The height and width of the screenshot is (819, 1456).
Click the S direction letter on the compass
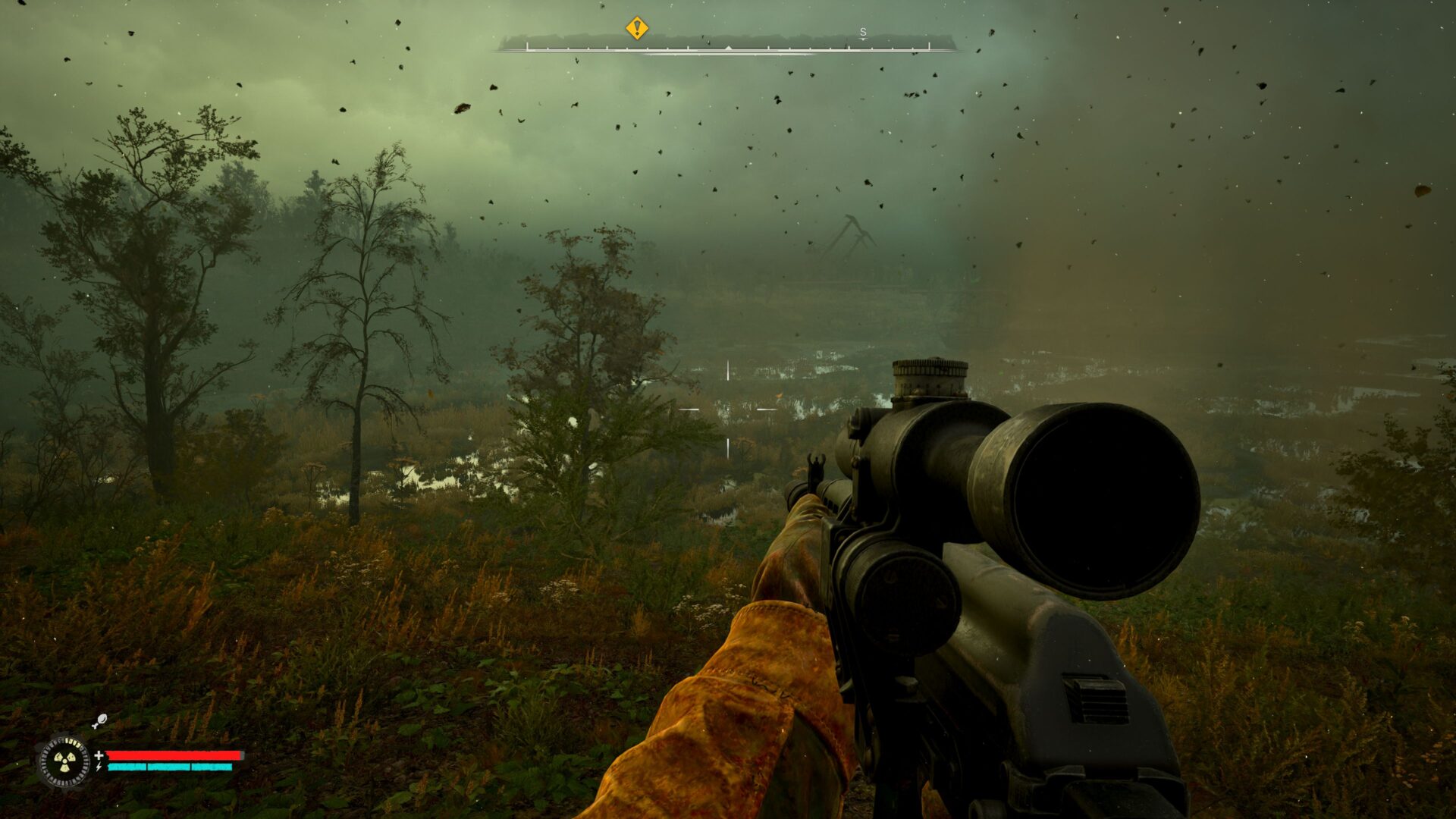(863, 33)
